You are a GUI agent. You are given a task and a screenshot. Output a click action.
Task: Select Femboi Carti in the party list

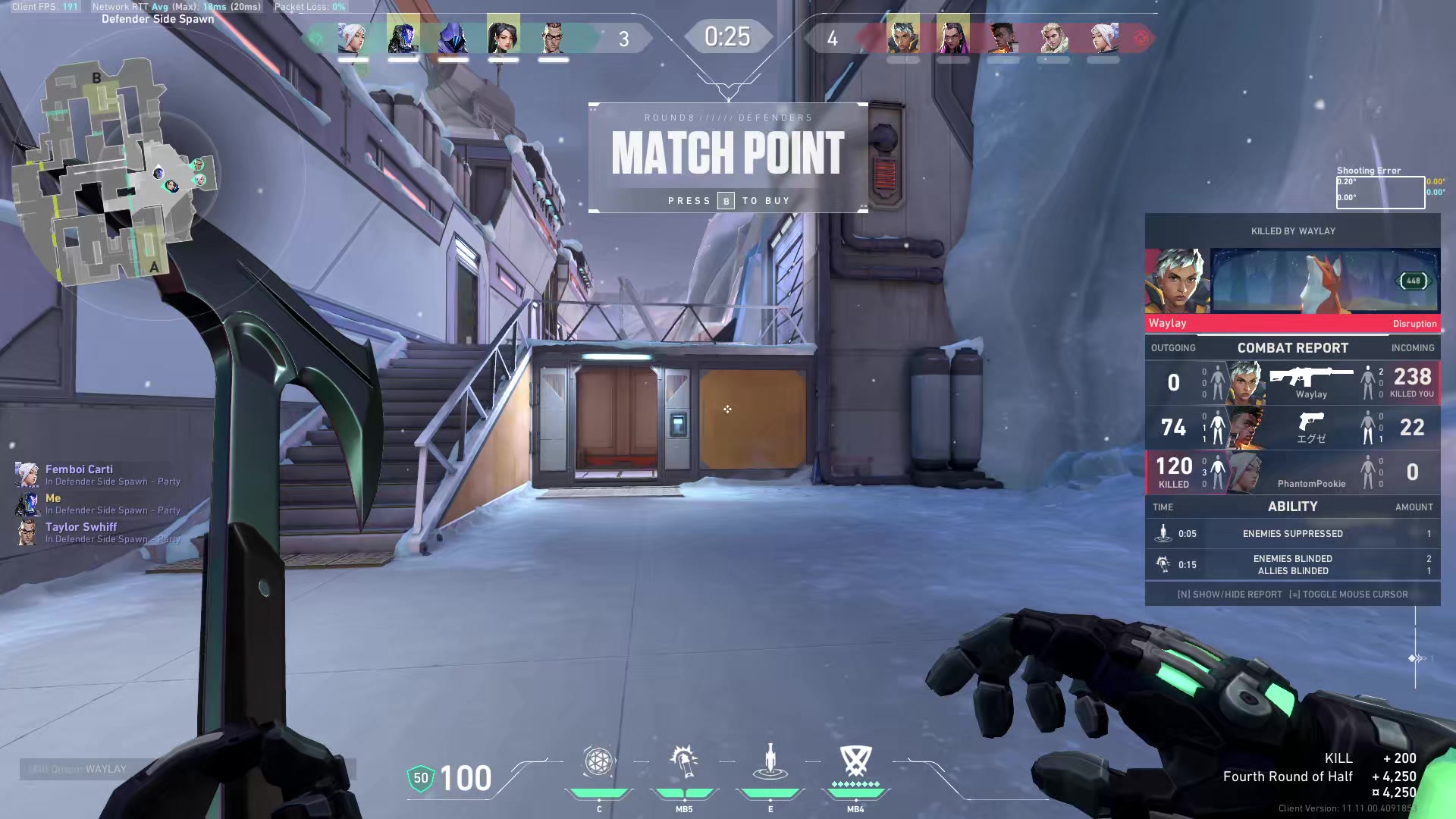[79, 469]
